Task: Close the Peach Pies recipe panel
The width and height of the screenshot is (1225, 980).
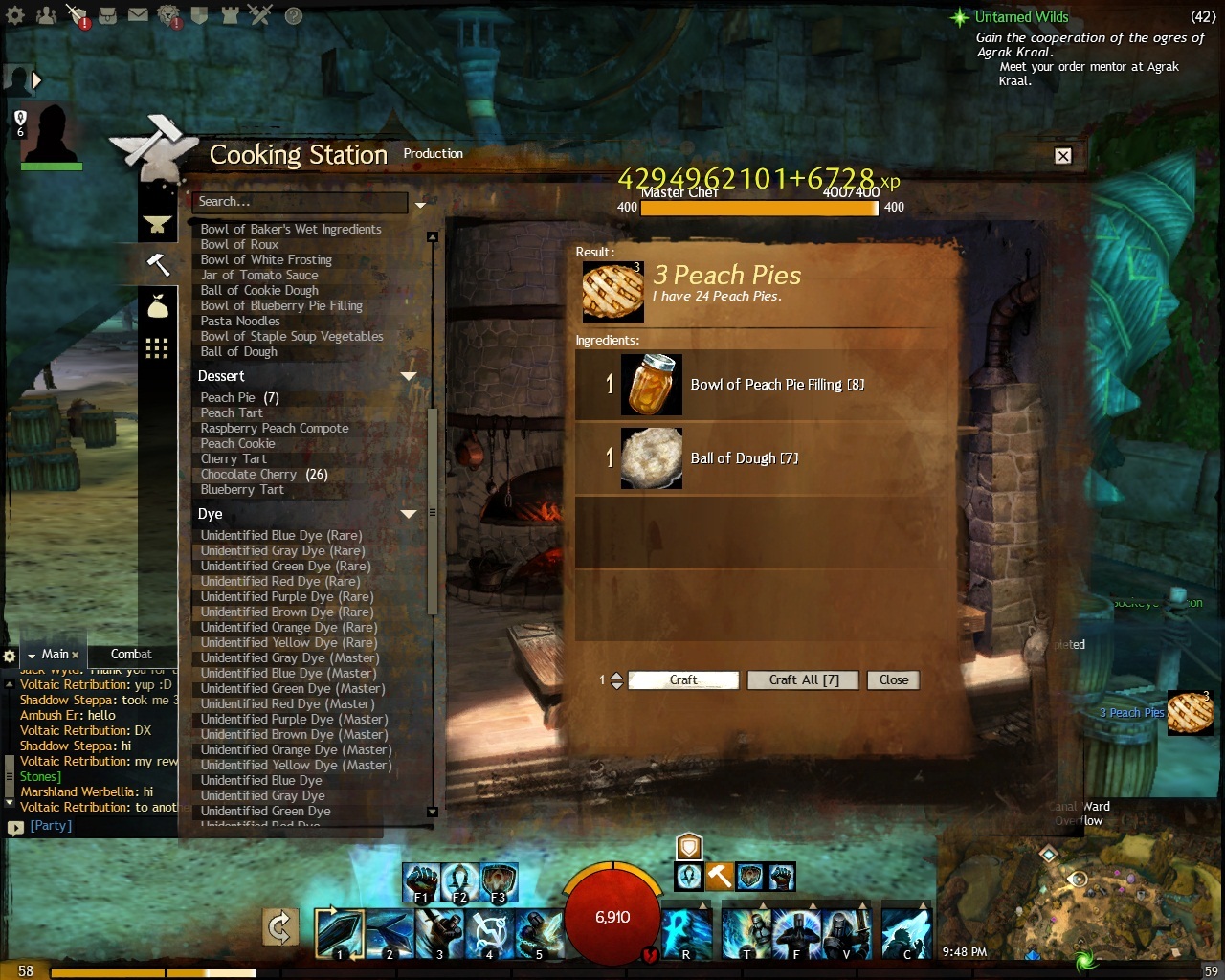Action: click(893, 679)
